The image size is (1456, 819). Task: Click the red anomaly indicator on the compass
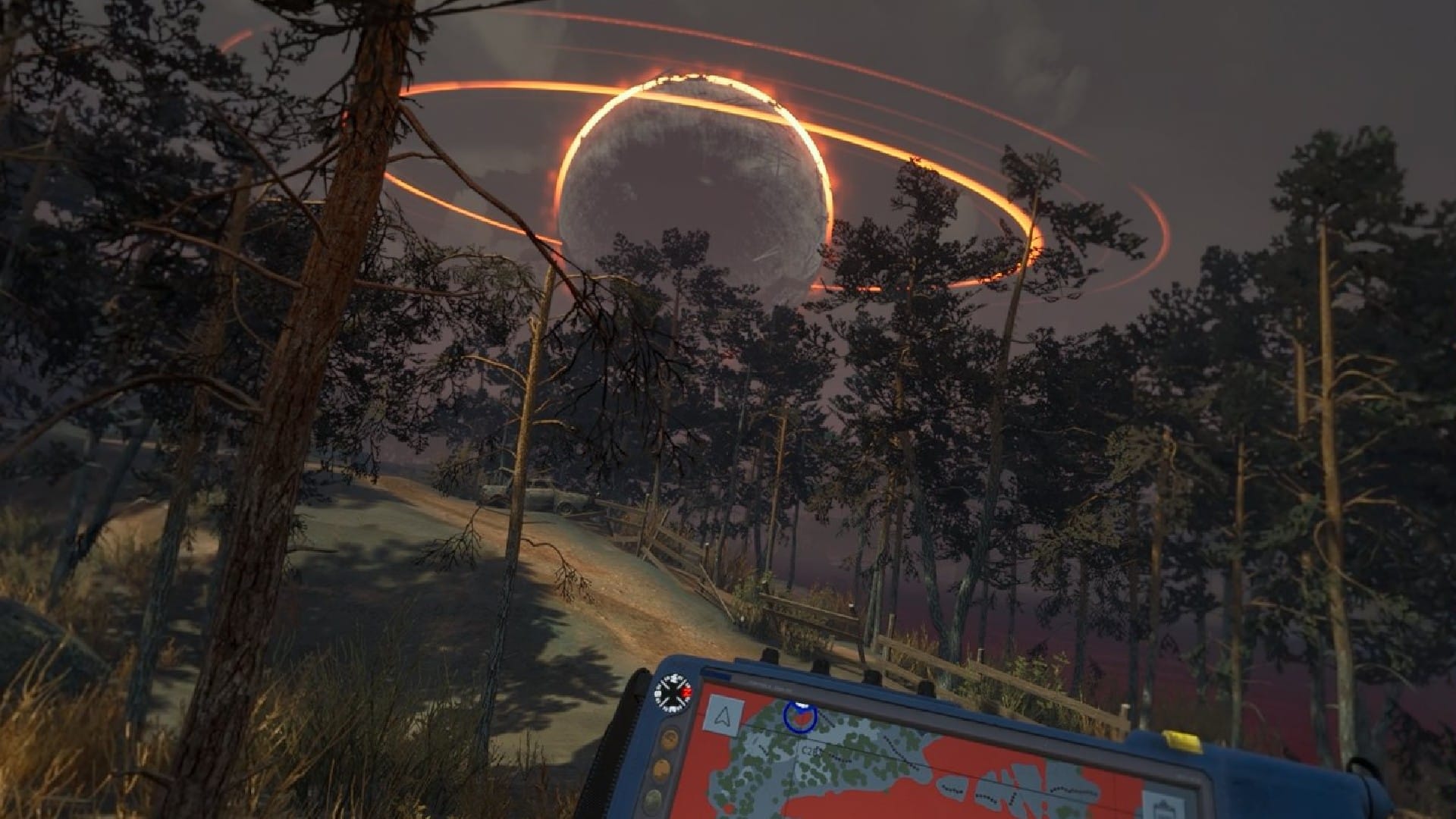687,692
